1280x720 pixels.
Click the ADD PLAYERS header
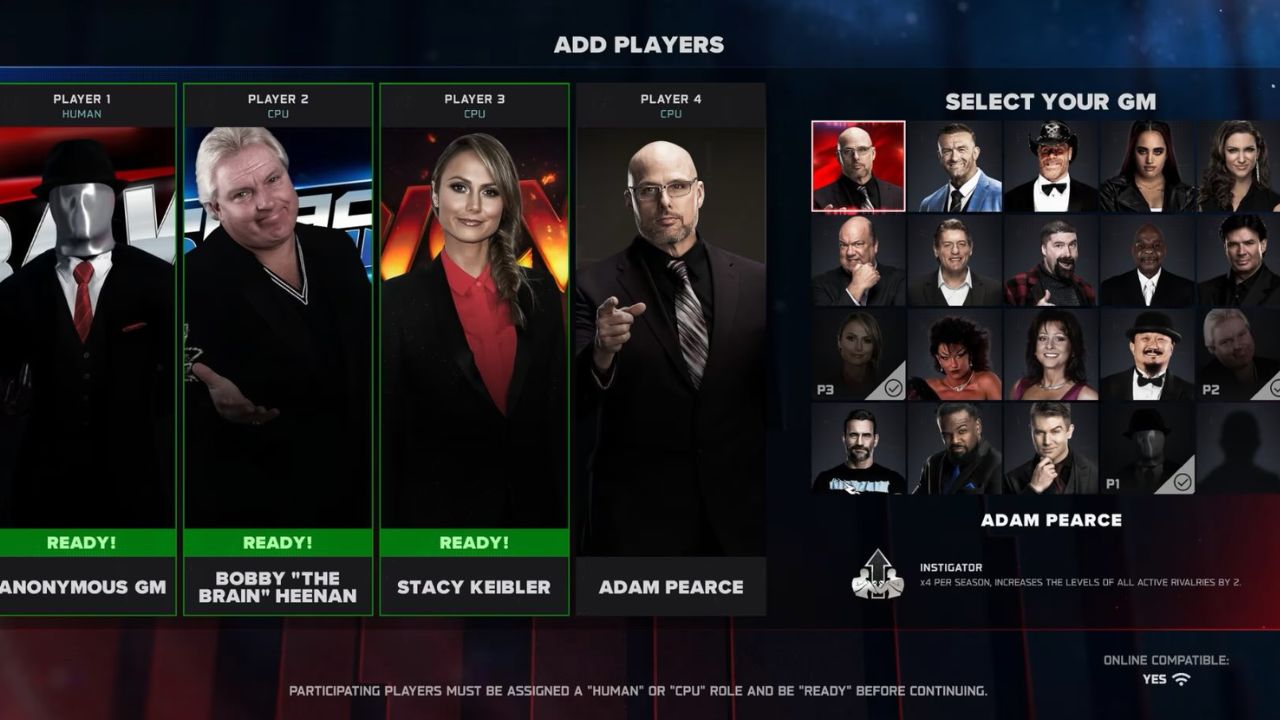(x=640, y=44)
